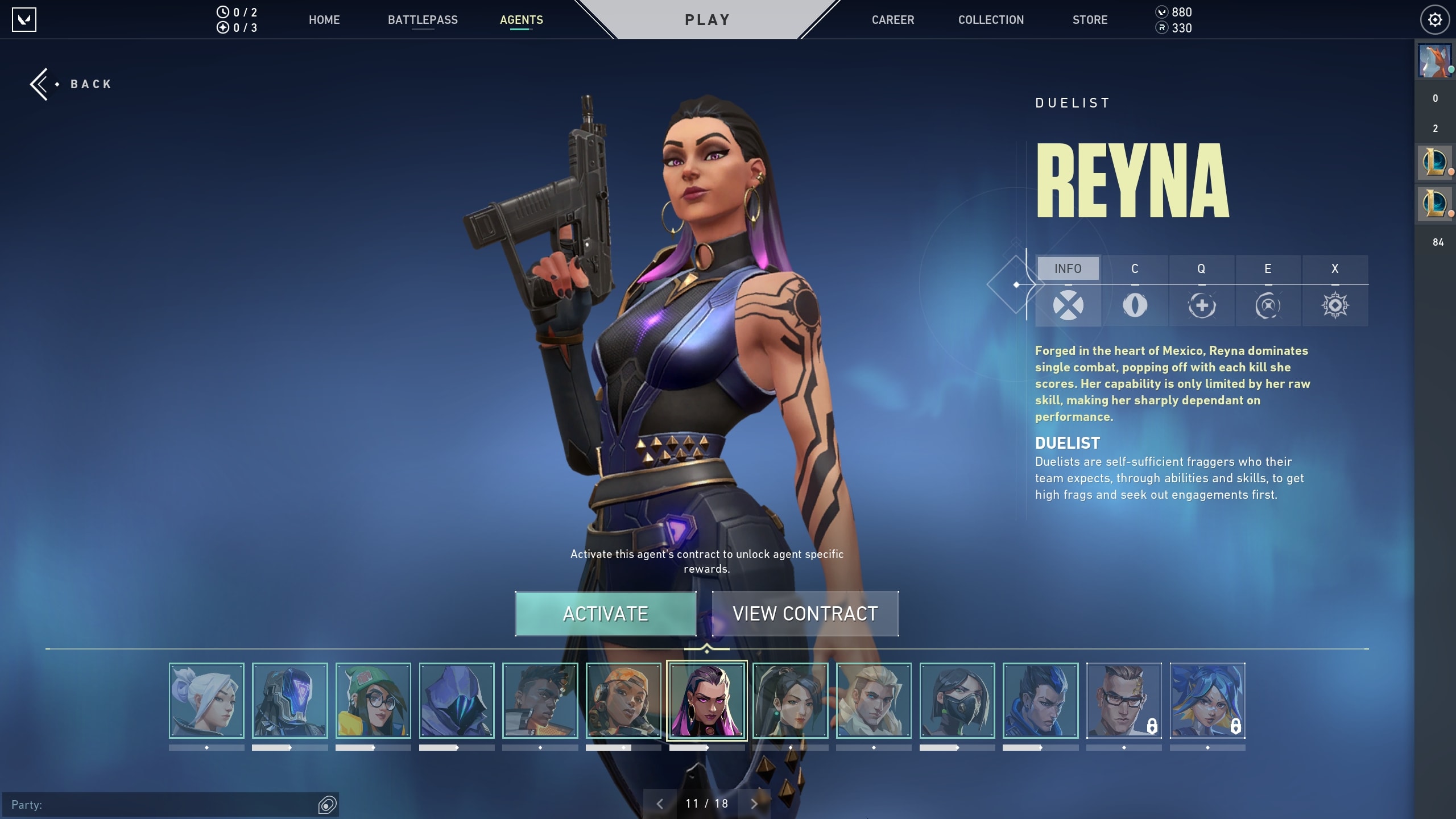Switch to the E ability tab
This screenshot has height=819, width=1456.
point(1268,291)
